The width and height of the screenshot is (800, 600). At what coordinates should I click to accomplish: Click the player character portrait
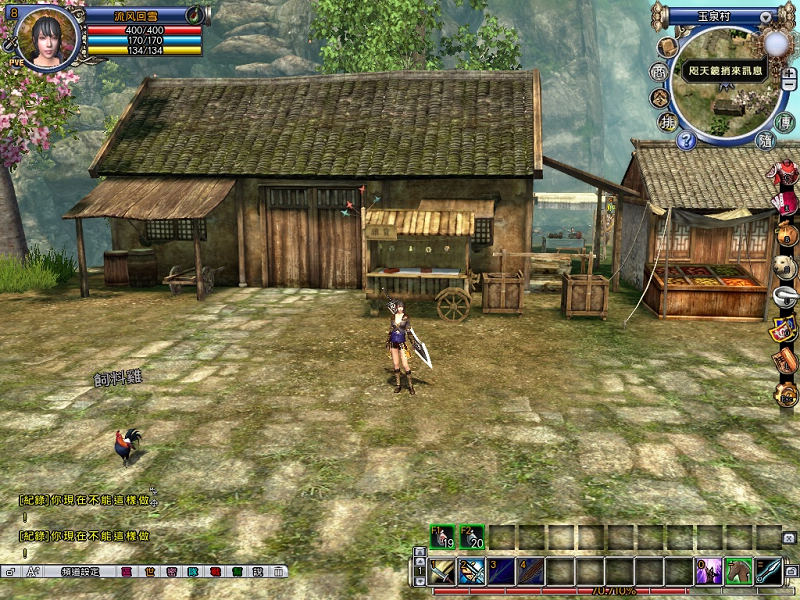(x=45, y=39)
